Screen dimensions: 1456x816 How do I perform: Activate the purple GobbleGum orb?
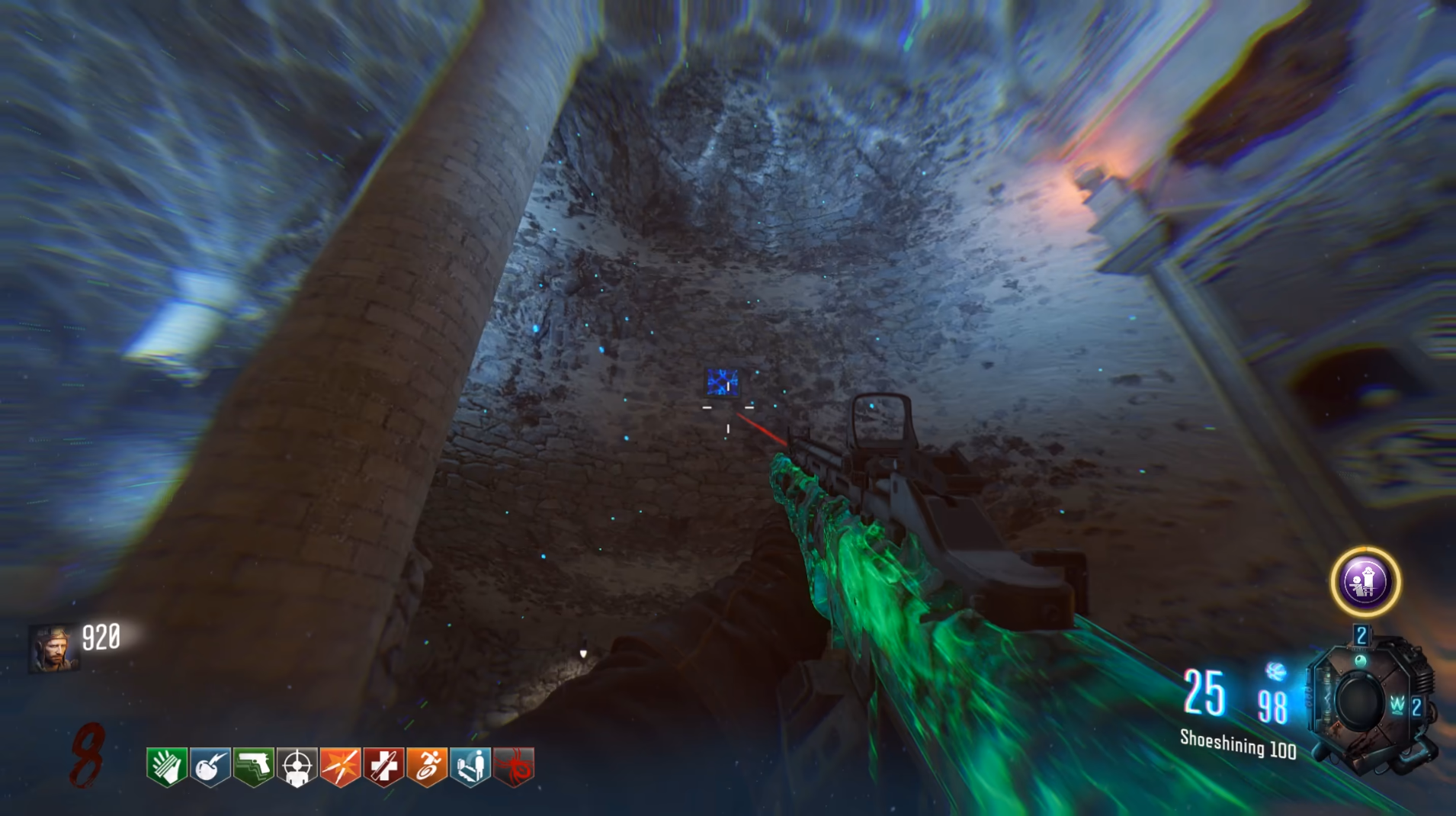(x=1365, y=582)
